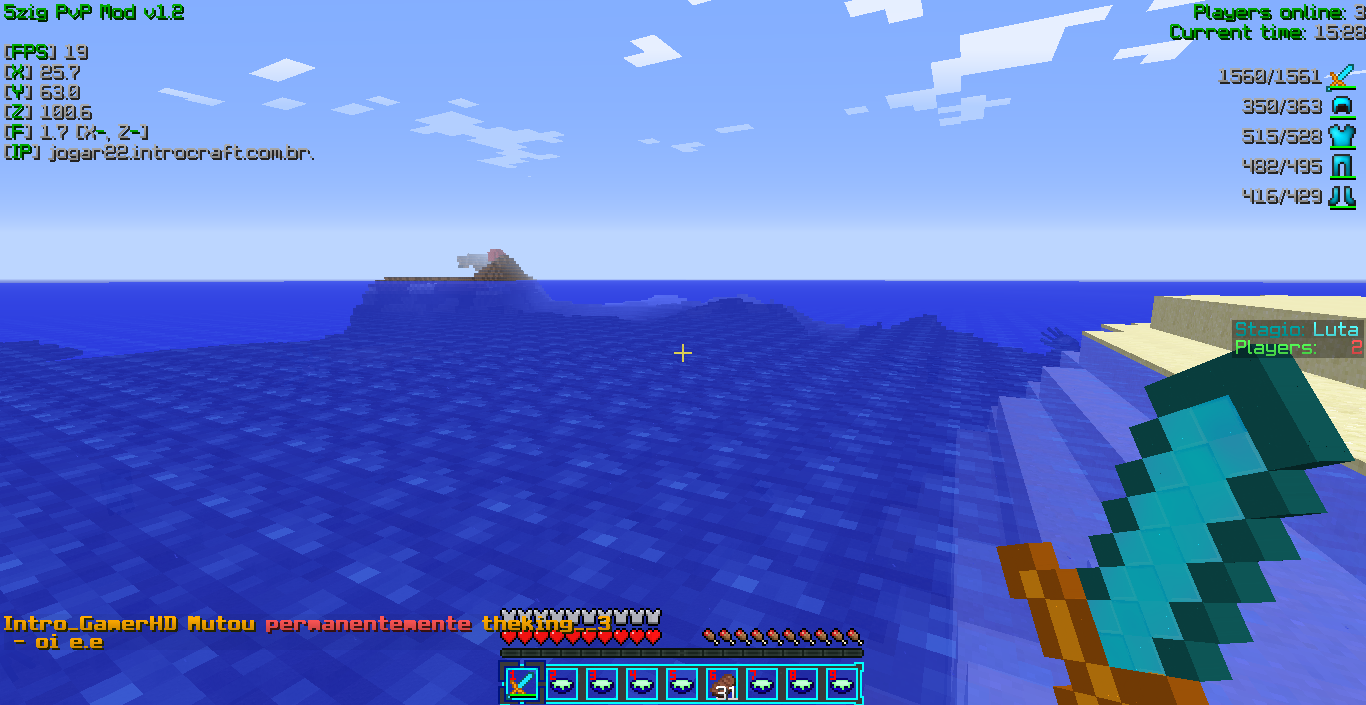Select the soup bowl in hotbar slot 2
Screen dimensions: 1366x705
click(562, 684)
